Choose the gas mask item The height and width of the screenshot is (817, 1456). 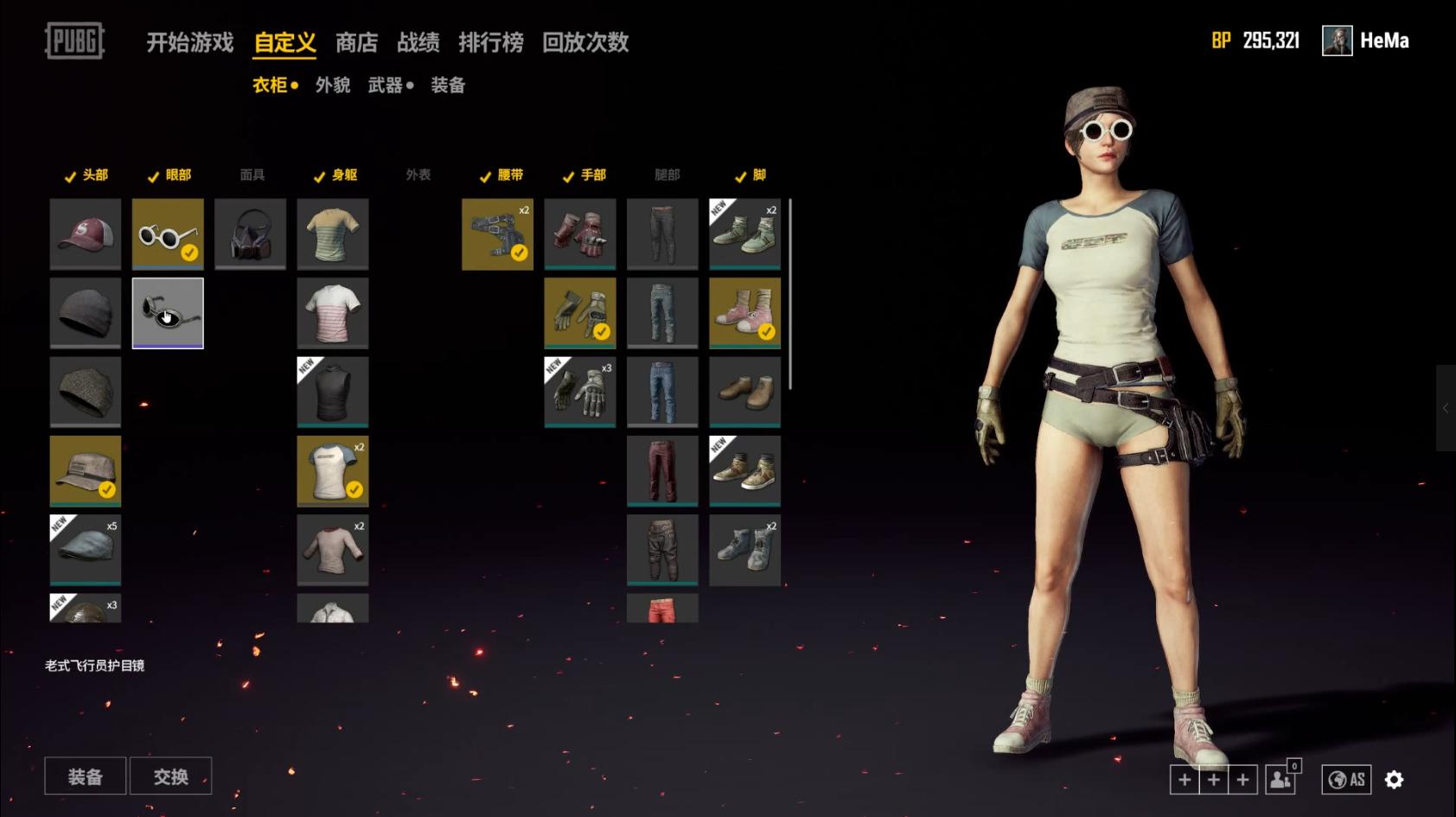click(250, 233)
